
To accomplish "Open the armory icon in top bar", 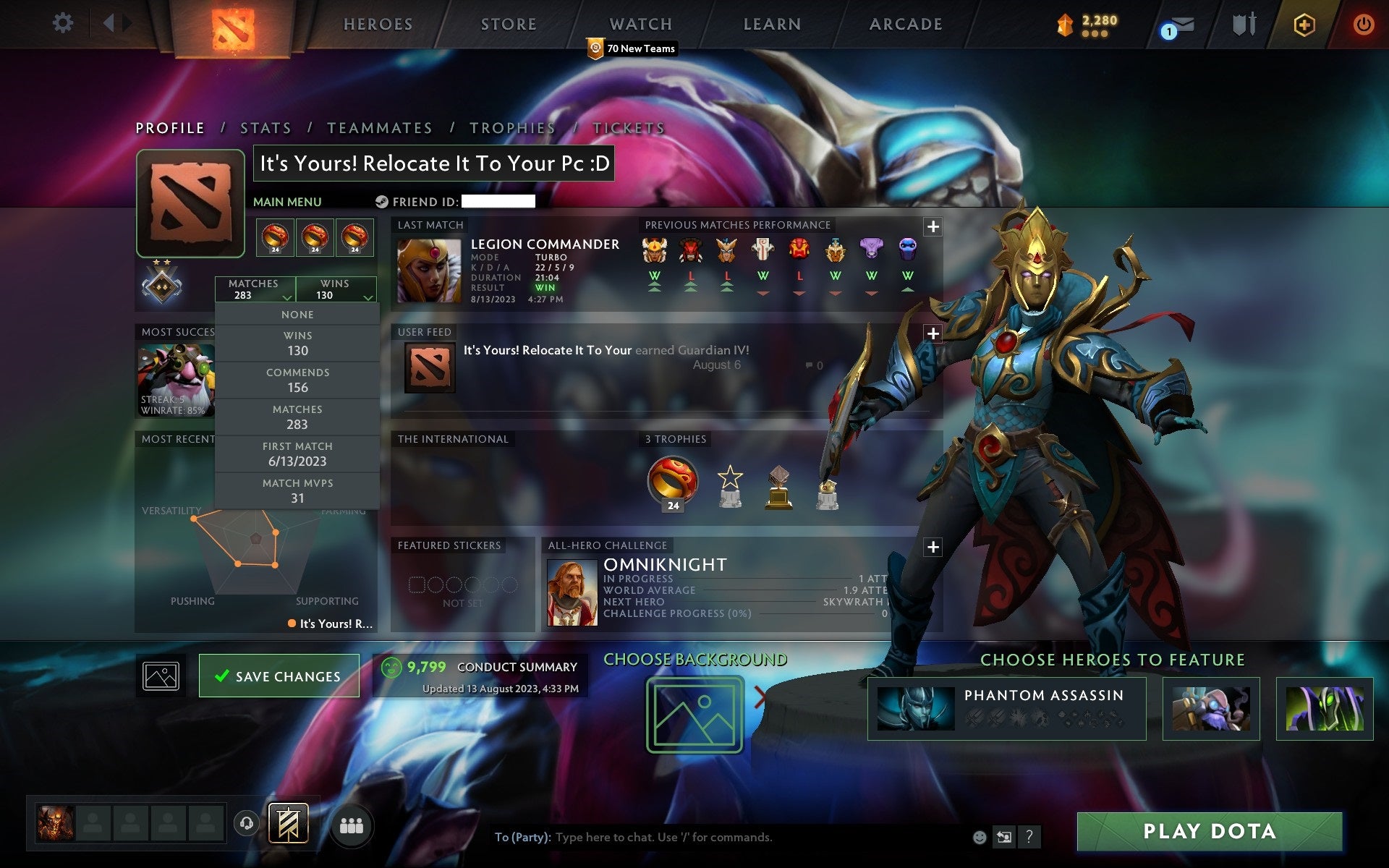I will pos(1245,23).
